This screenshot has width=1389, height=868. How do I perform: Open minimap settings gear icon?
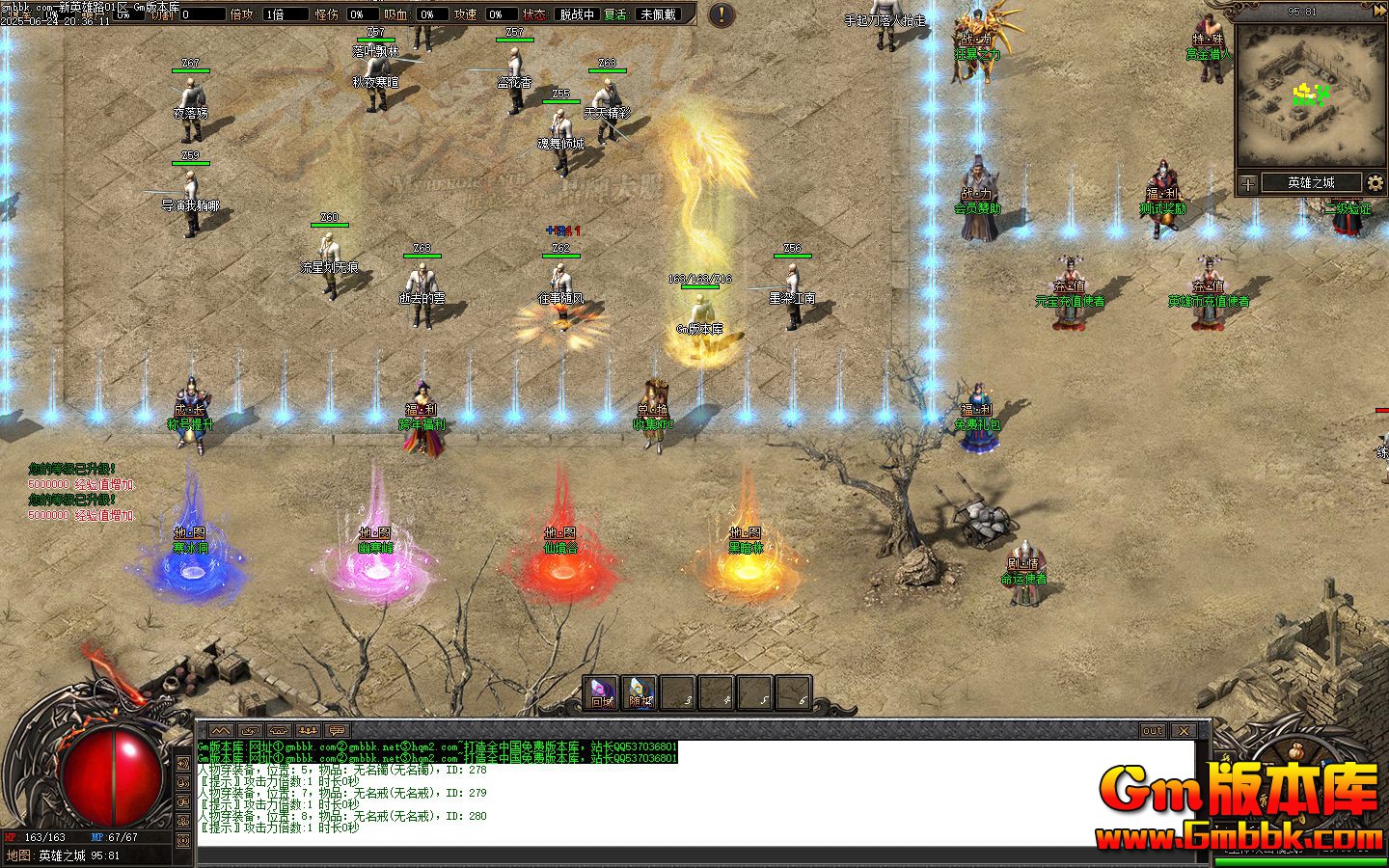coord(1375,183)
